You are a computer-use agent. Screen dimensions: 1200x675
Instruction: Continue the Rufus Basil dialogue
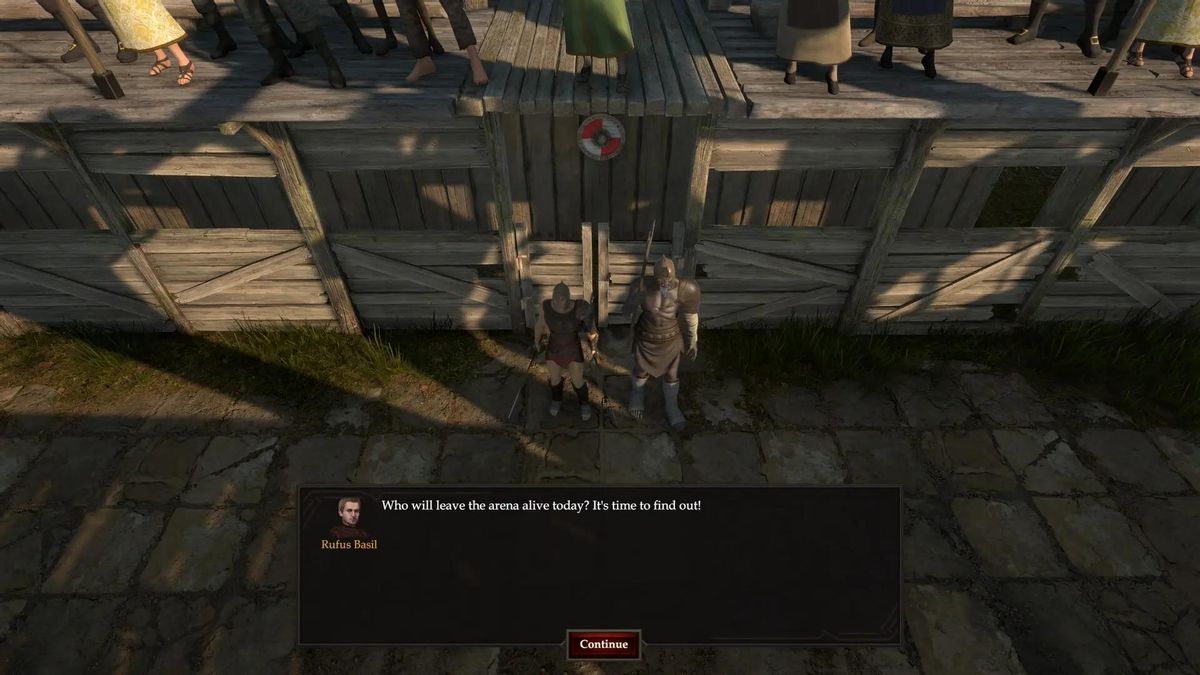tap(604, 644)
